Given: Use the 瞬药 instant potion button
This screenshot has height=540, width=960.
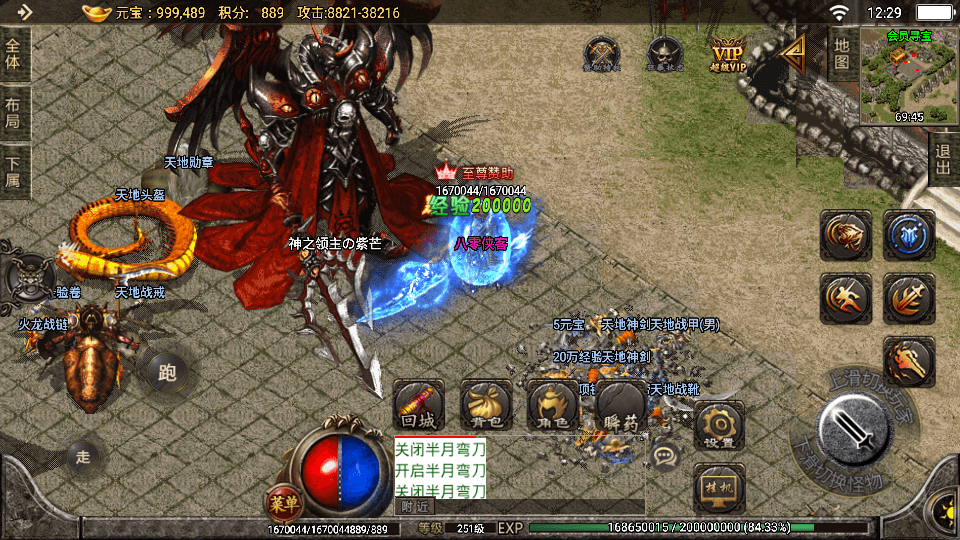Looking at the screenshot, I should coord(621,406).
